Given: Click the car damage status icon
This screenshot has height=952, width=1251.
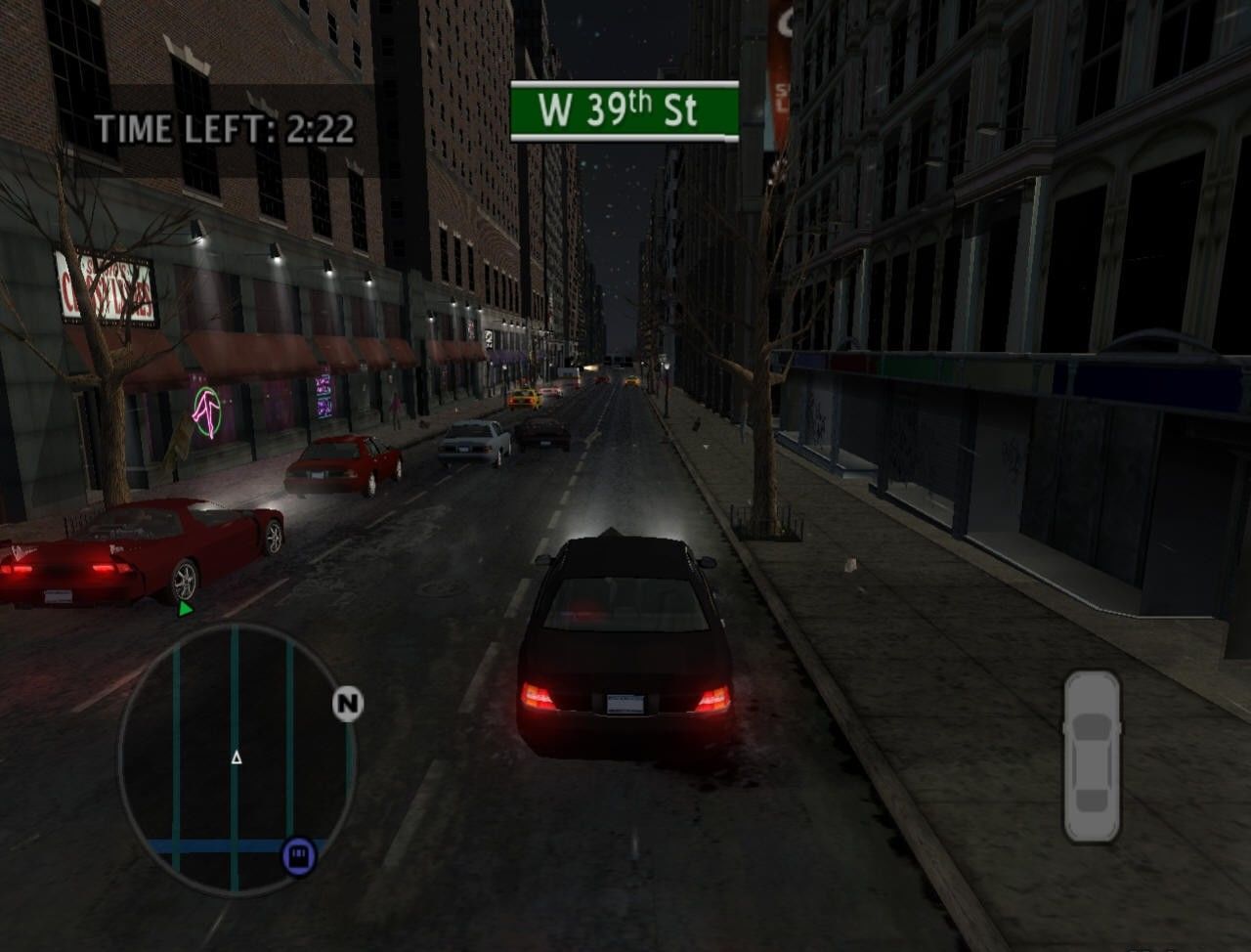Looking at the screenshot, I should tap(1092, 756).
